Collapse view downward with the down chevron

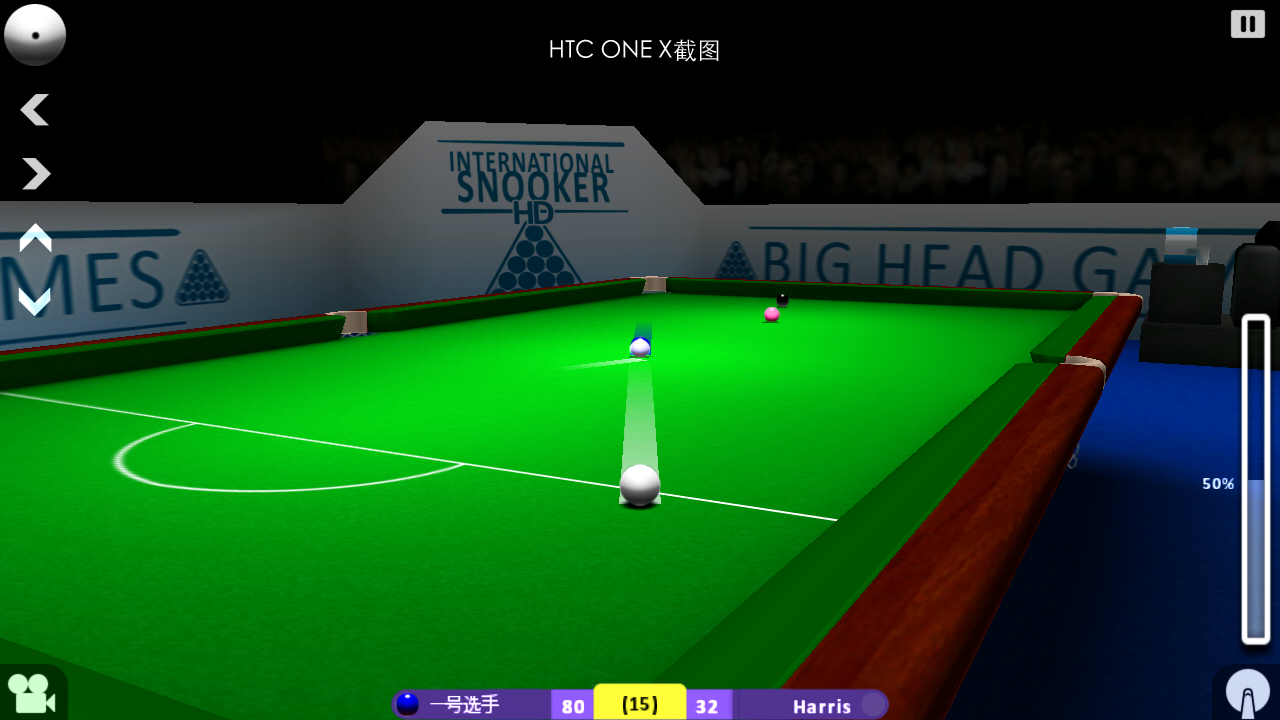click(35, 300)
